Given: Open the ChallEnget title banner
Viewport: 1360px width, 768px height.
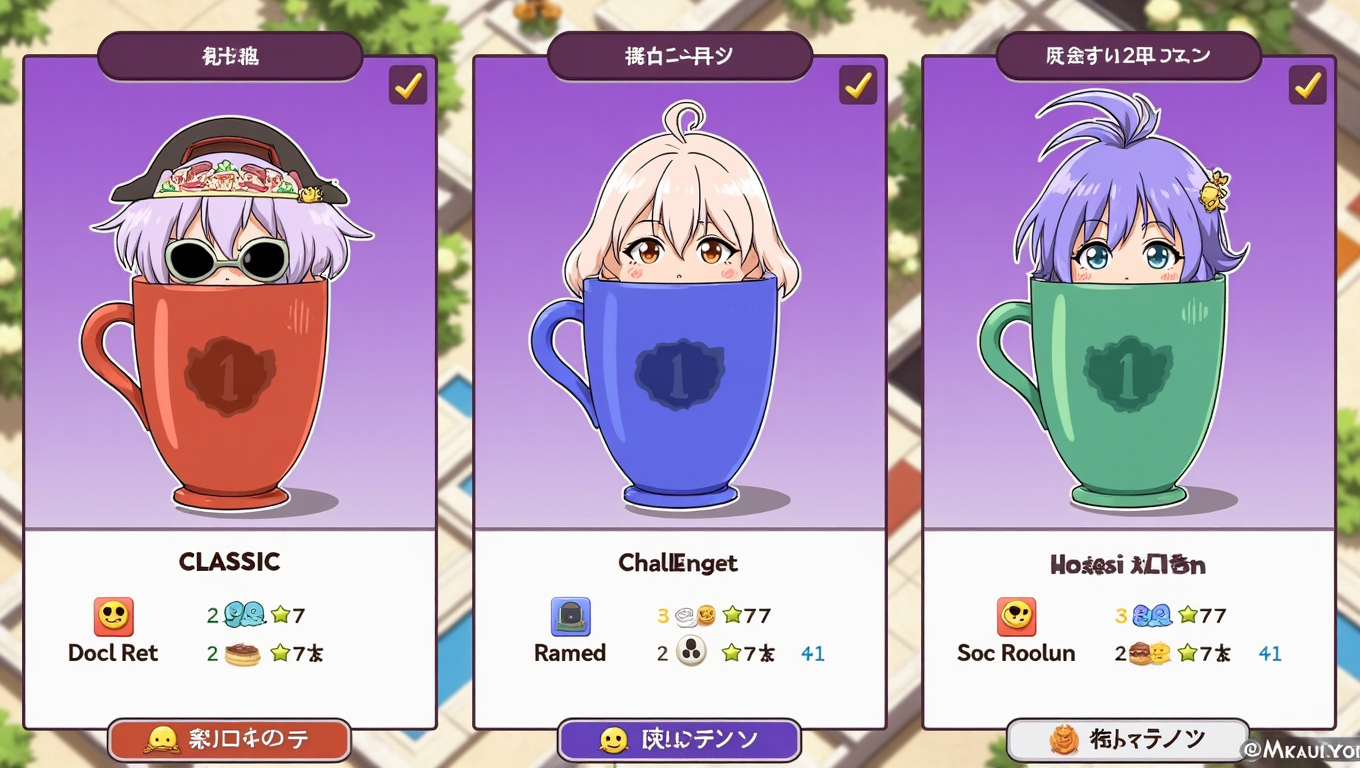Looking at the screenshot, I should (x=679, y=57).
